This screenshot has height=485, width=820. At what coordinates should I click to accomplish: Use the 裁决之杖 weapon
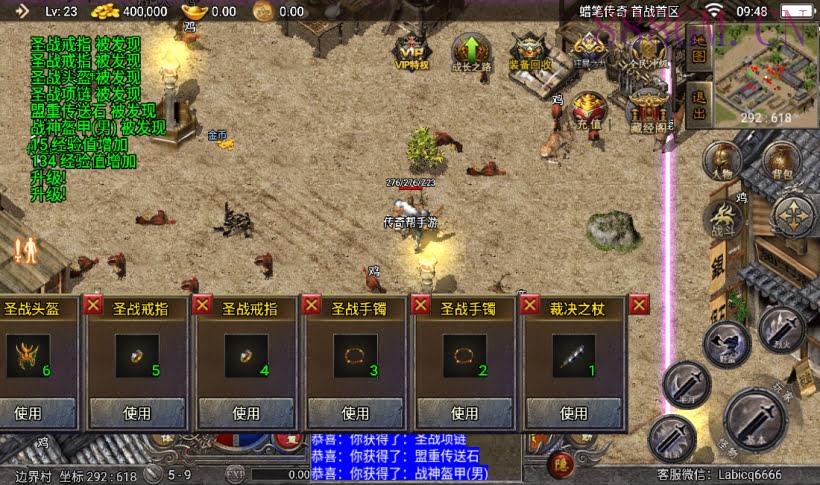click(573, 412)
